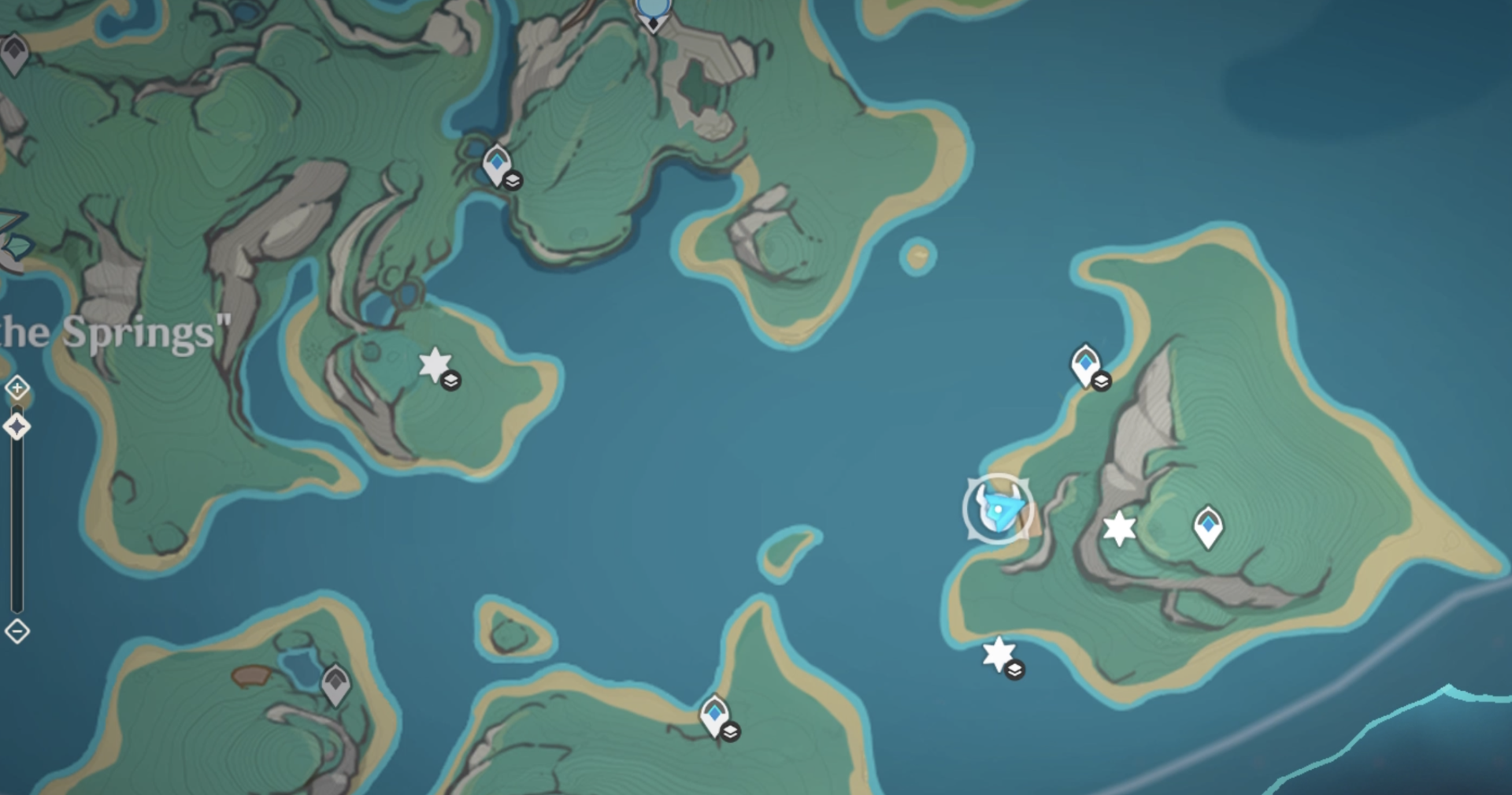Toggle the layer icon under the Springs star pin
This screenshot has width=1512, height=795.
[451, 381]
